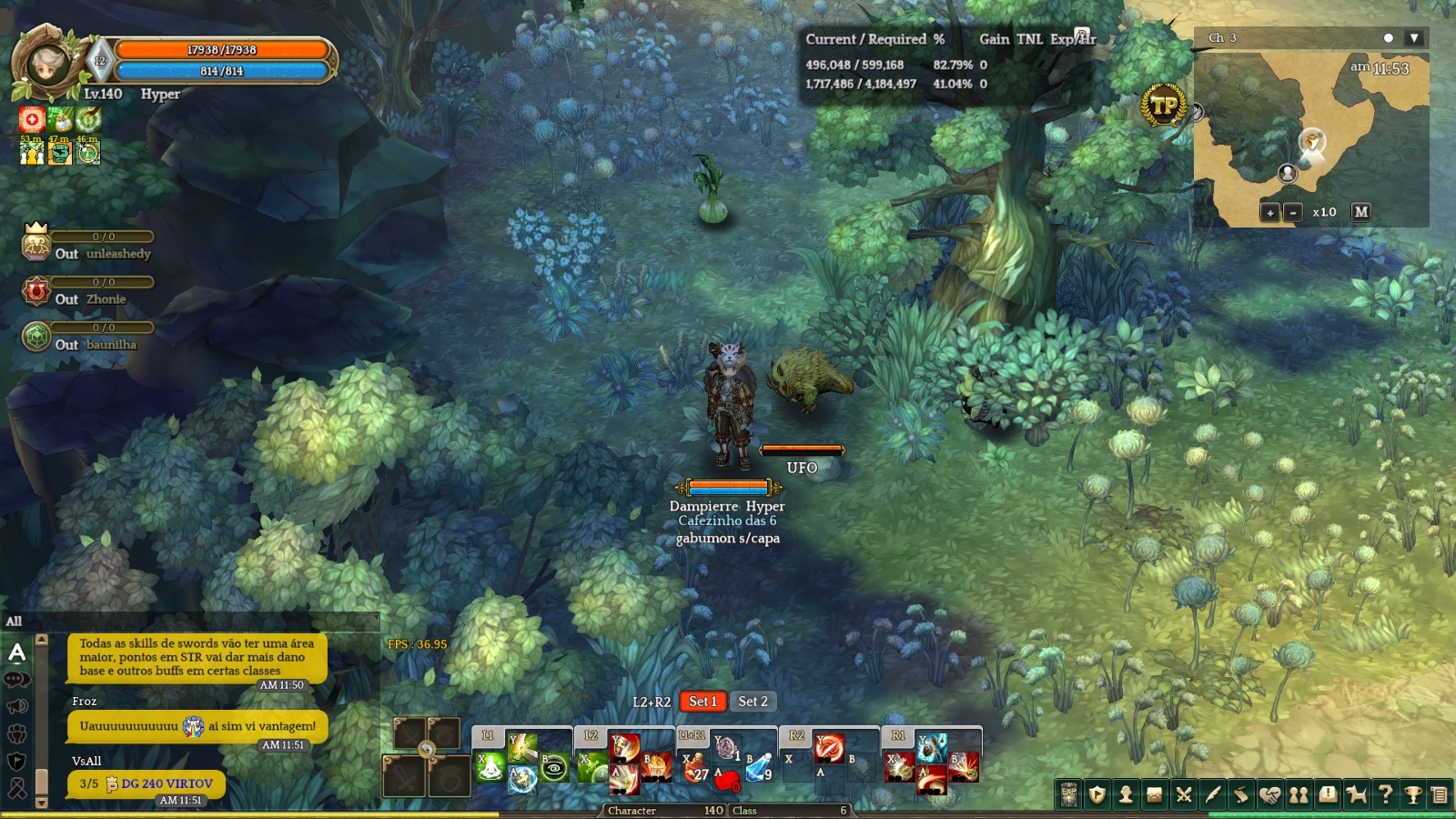Activate the green meditation skill

pyautogui.click(x=490, y=769)
